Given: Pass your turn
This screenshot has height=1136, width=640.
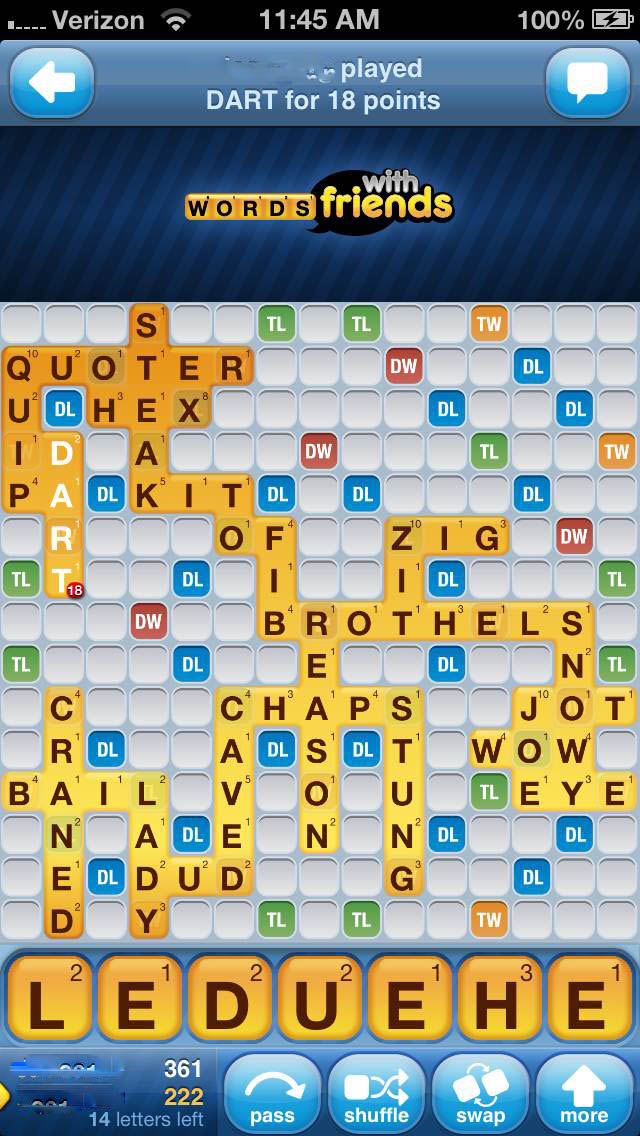Looking at the screenshot, I should click(272, 1095).
